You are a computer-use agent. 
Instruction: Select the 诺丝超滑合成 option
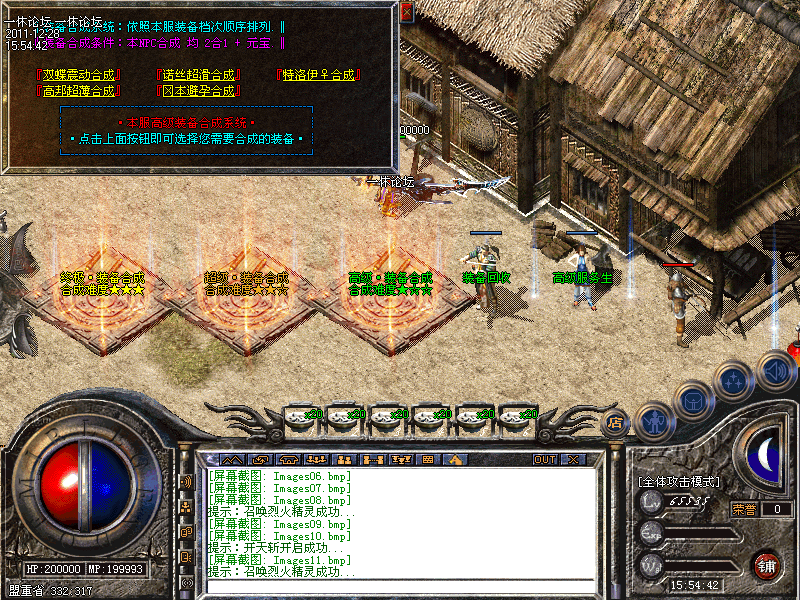pyautogui.click(x=199, y=75)
